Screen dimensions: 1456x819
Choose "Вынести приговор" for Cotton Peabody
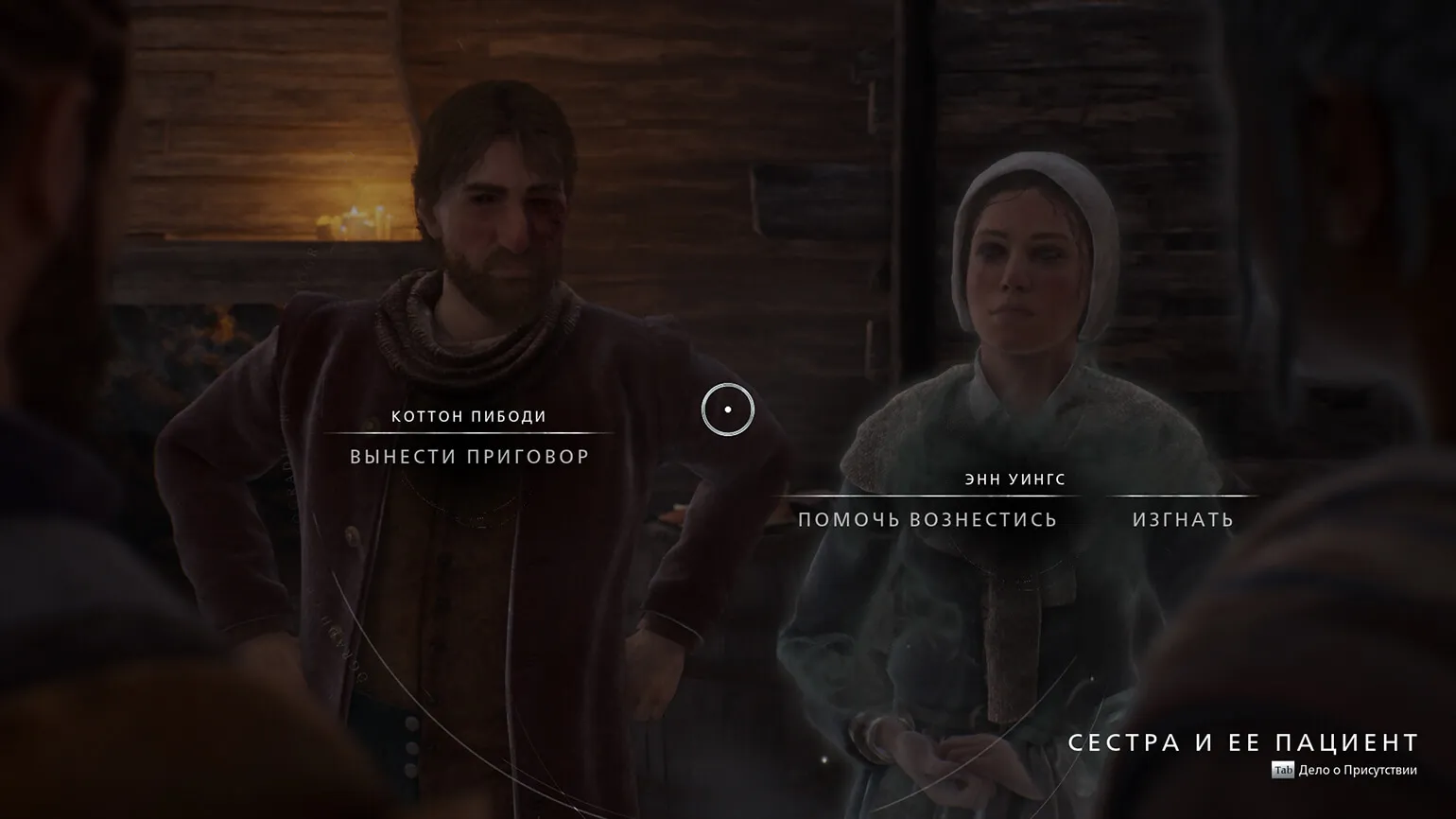point(470,457)
